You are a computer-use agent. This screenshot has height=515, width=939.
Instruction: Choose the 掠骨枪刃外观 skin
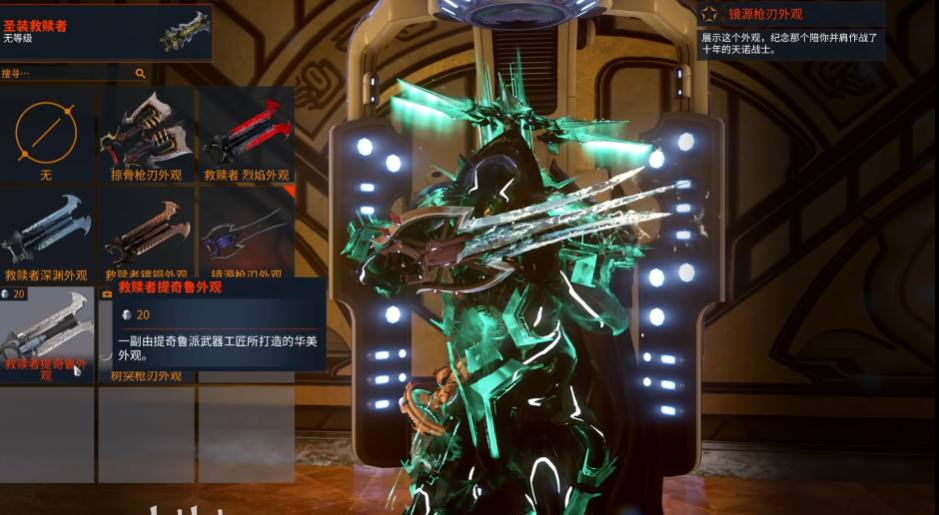(146, 136)
